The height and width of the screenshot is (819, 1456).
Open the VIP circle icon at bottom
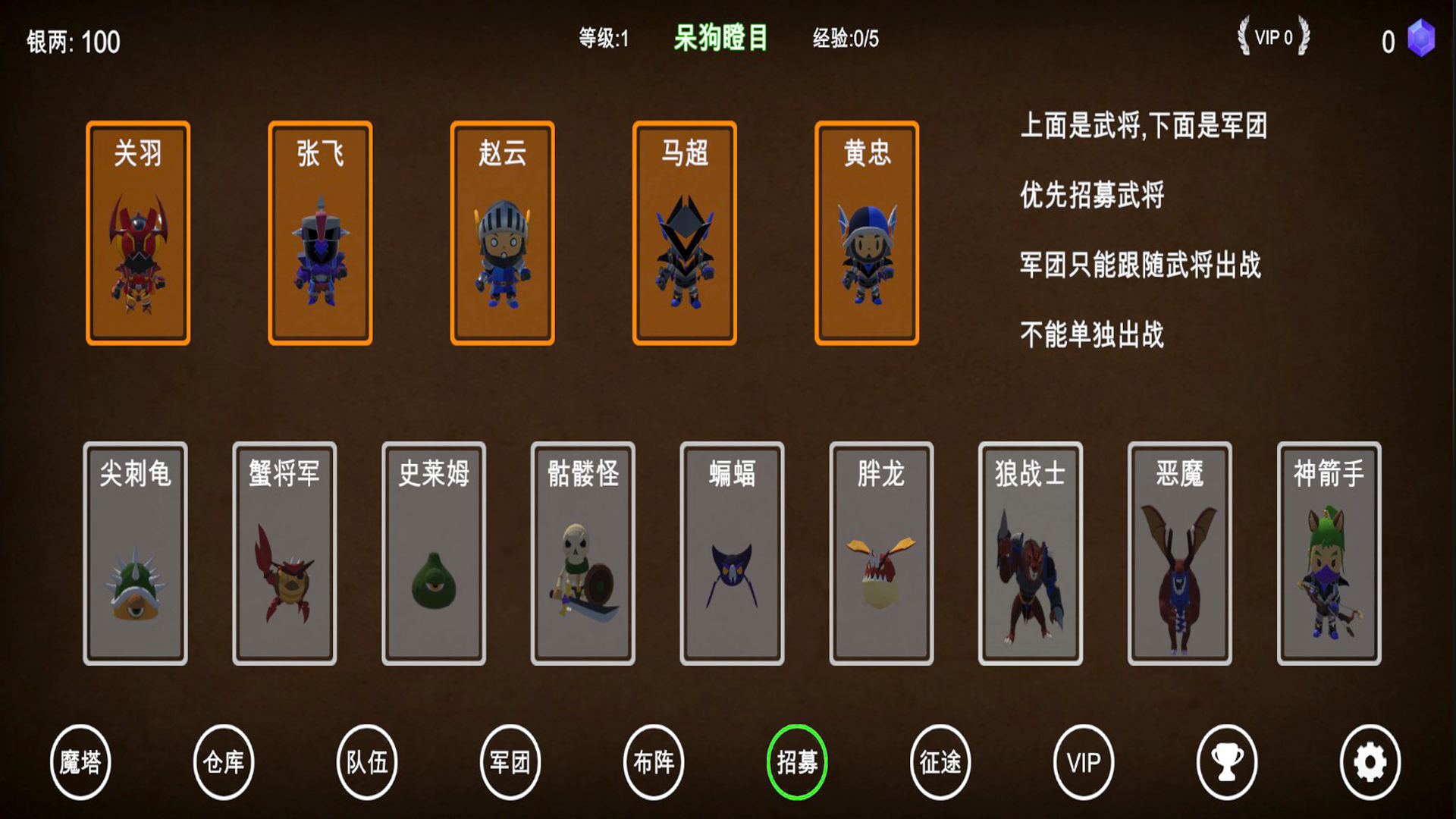click(1084, 763)
